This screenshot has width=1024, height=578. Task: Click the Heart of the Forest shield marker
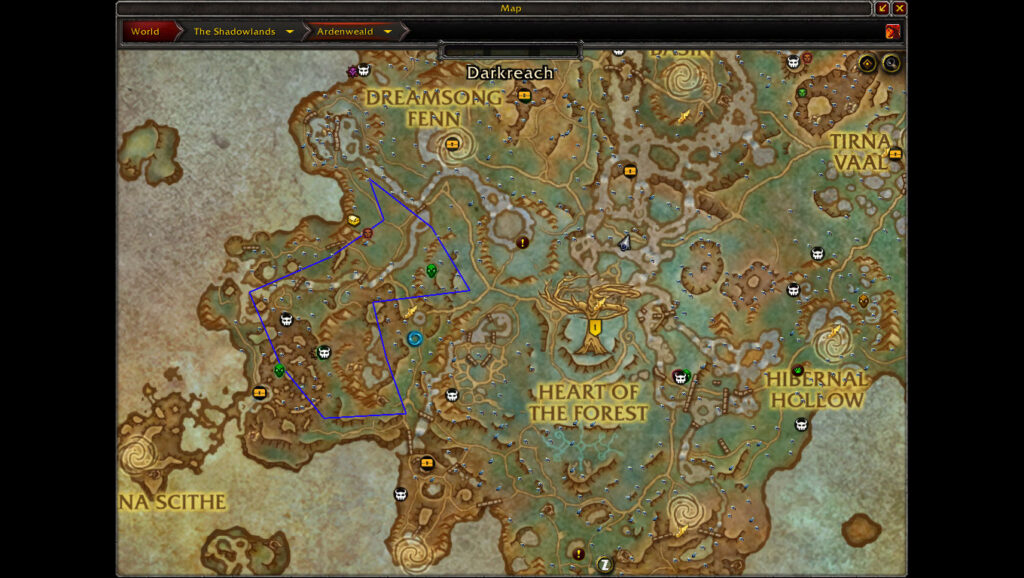click(595, 327)
